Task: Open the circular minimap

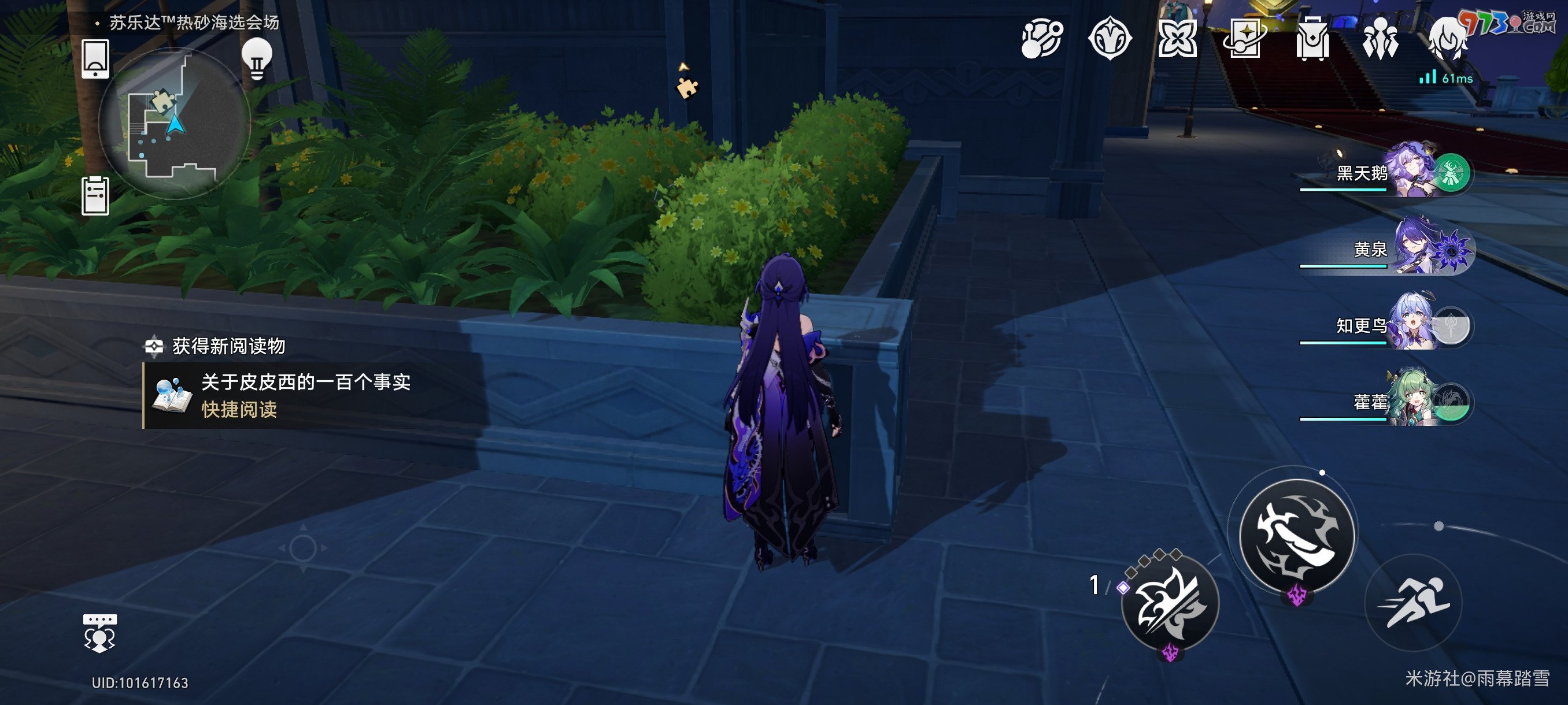Action: pos(174,124)
